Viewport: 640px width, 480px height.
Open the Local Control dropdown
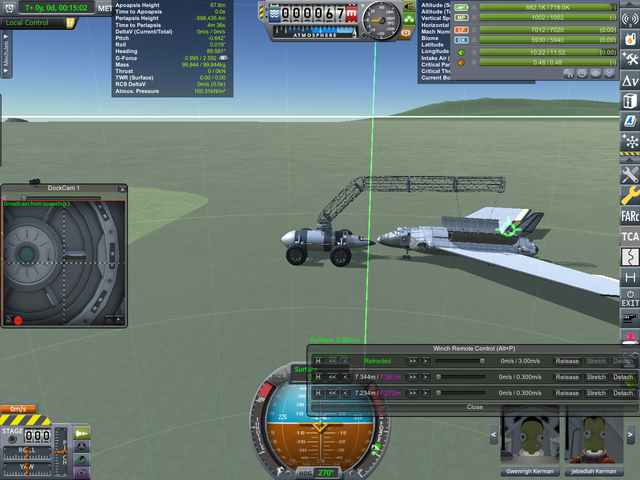click(30, 22)
